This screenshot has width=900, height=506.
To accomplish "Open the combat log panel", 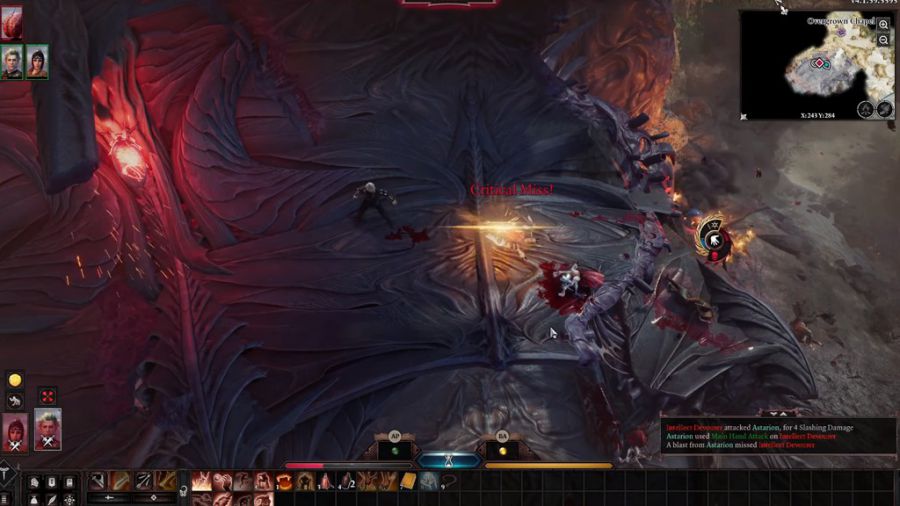I will [x=764, y=436].
